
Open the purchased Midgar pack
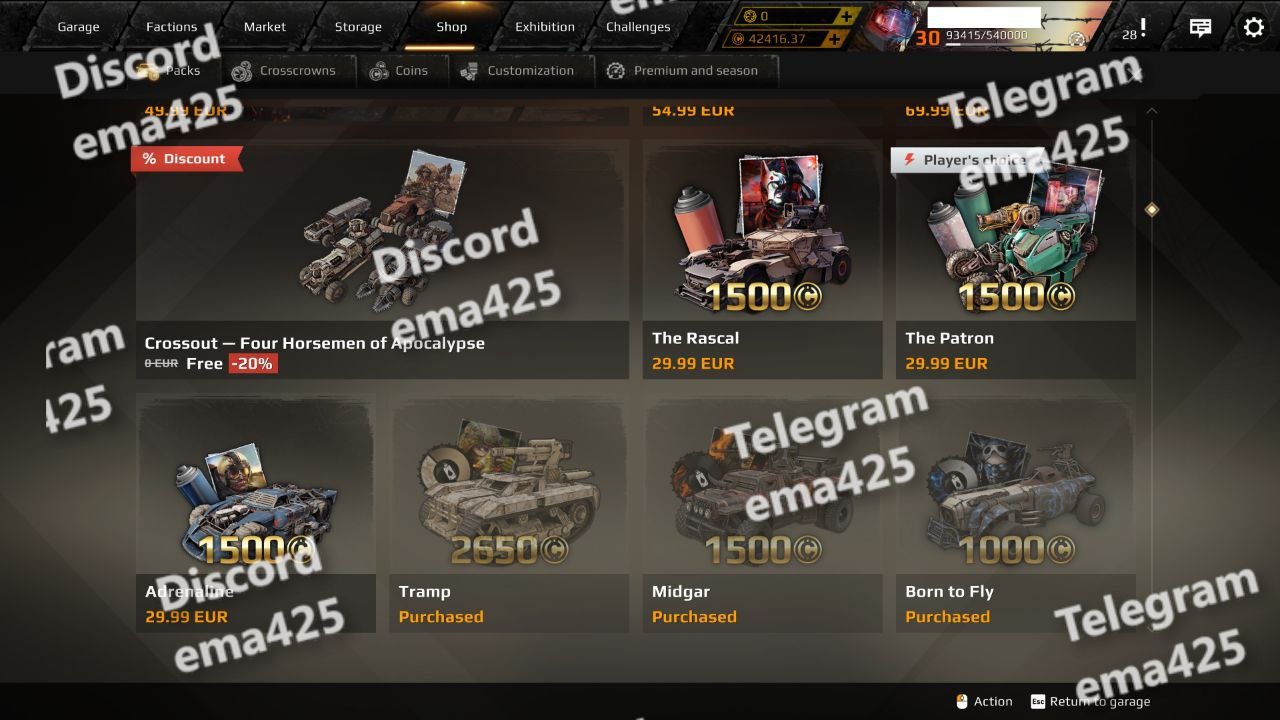coord(762,512)
